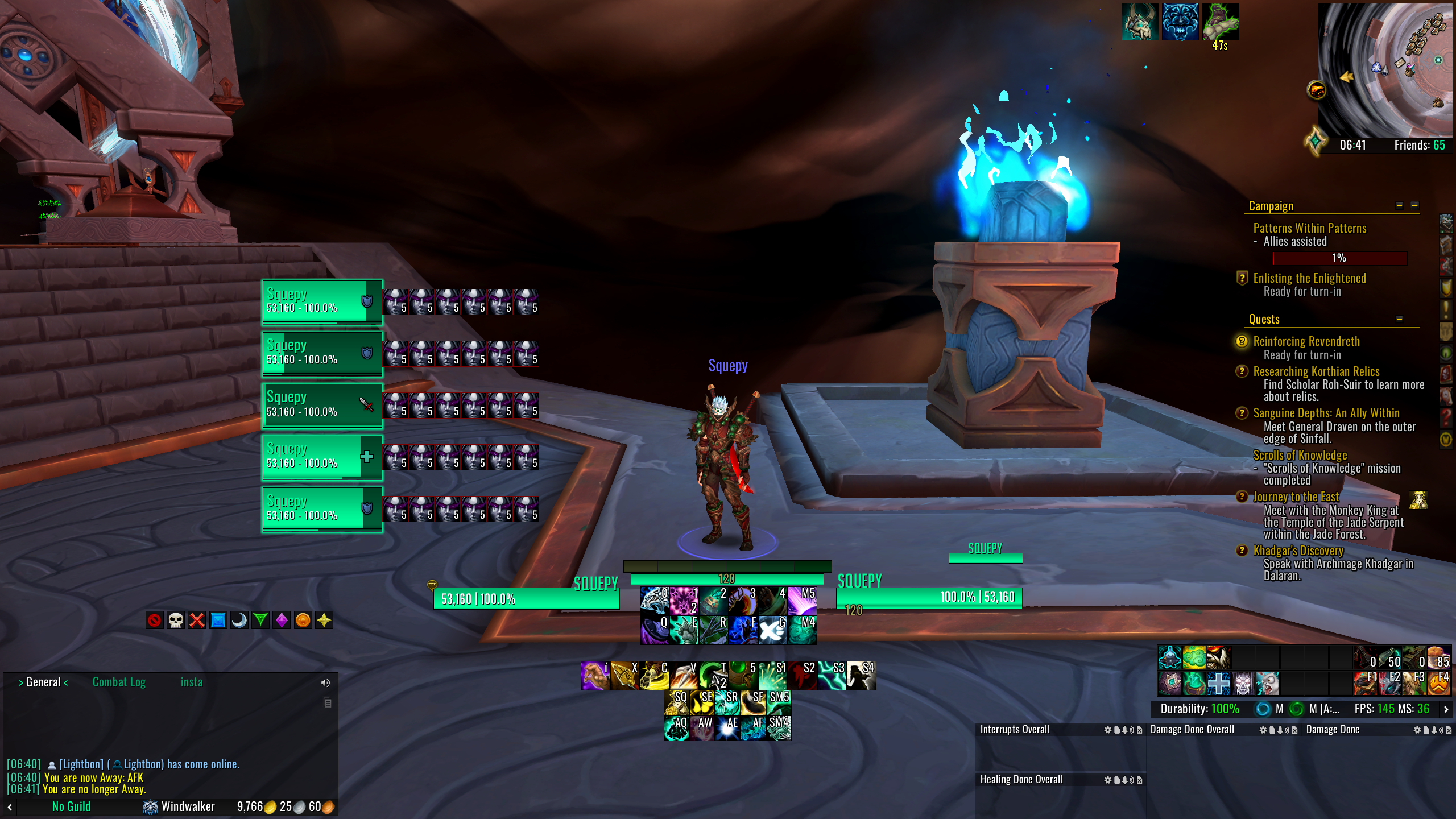Click the green triangle raid marker
Image resolution: width=1456 pixels, height=819 pixels.
click(x=260, y=620)
